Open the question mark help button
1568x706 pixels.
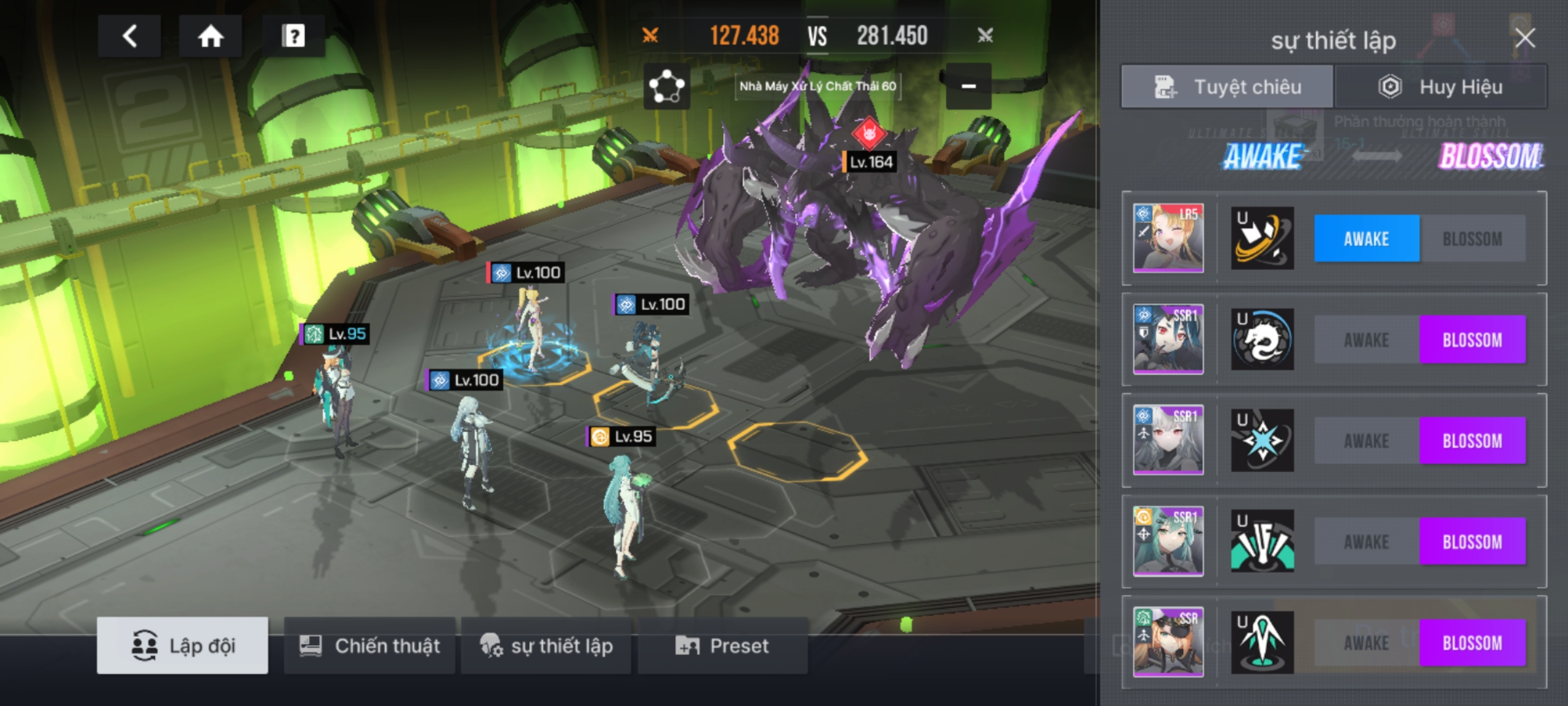tap(293, 36)
